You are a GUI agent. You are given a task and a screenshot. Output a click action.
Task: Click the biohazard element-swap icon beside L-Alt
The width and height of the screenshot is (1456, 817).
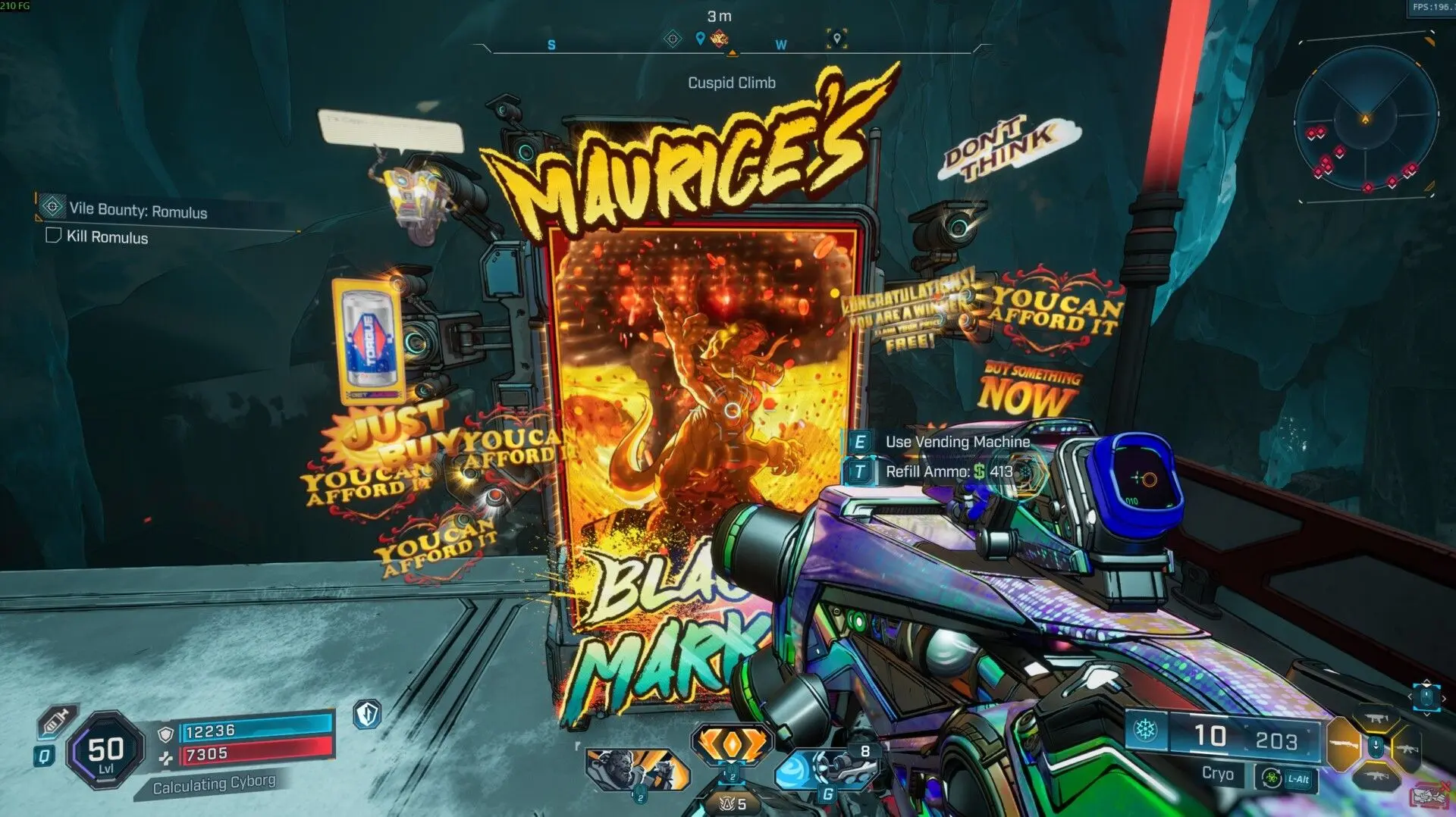pyautogui.click(x=1272, y=779)
